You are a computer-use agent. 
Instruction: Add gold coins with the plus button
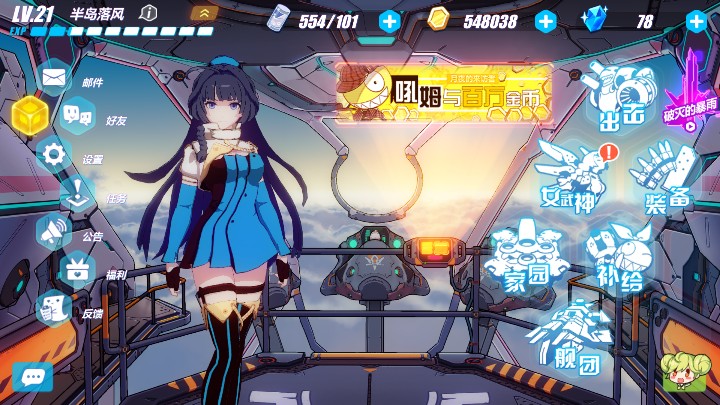click(546, 20)
